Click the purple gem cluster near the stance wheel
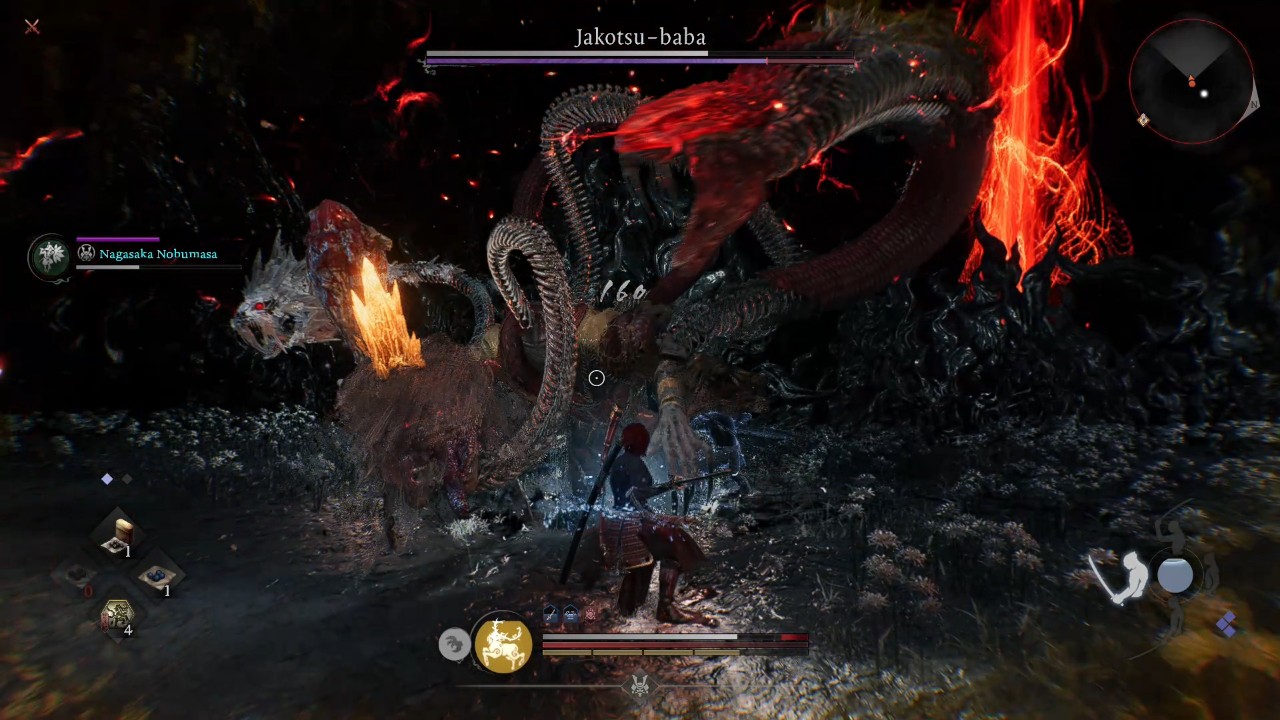 (x=1226, y=625)
